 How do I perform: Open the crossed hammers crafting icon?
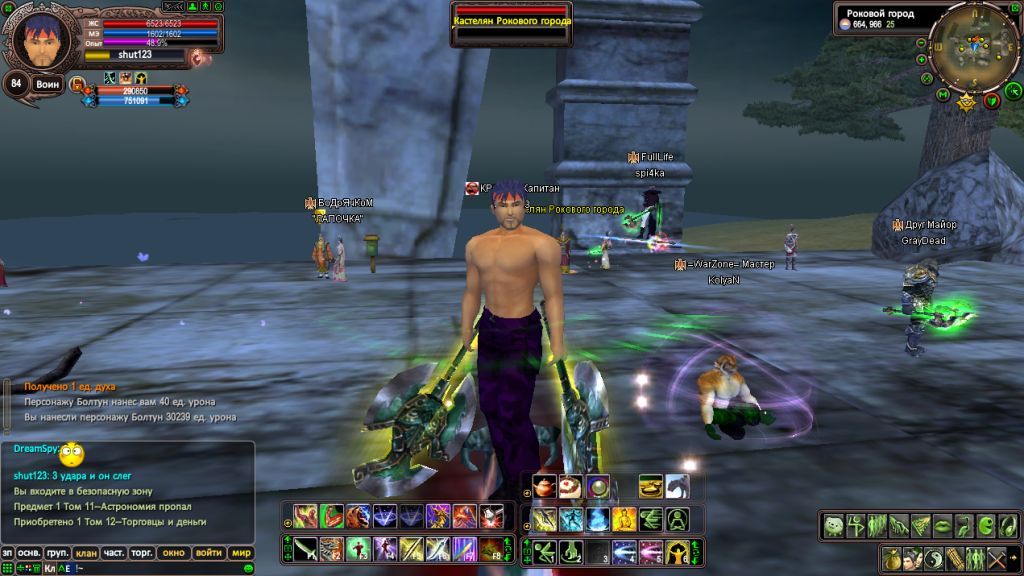pos(997,558)
